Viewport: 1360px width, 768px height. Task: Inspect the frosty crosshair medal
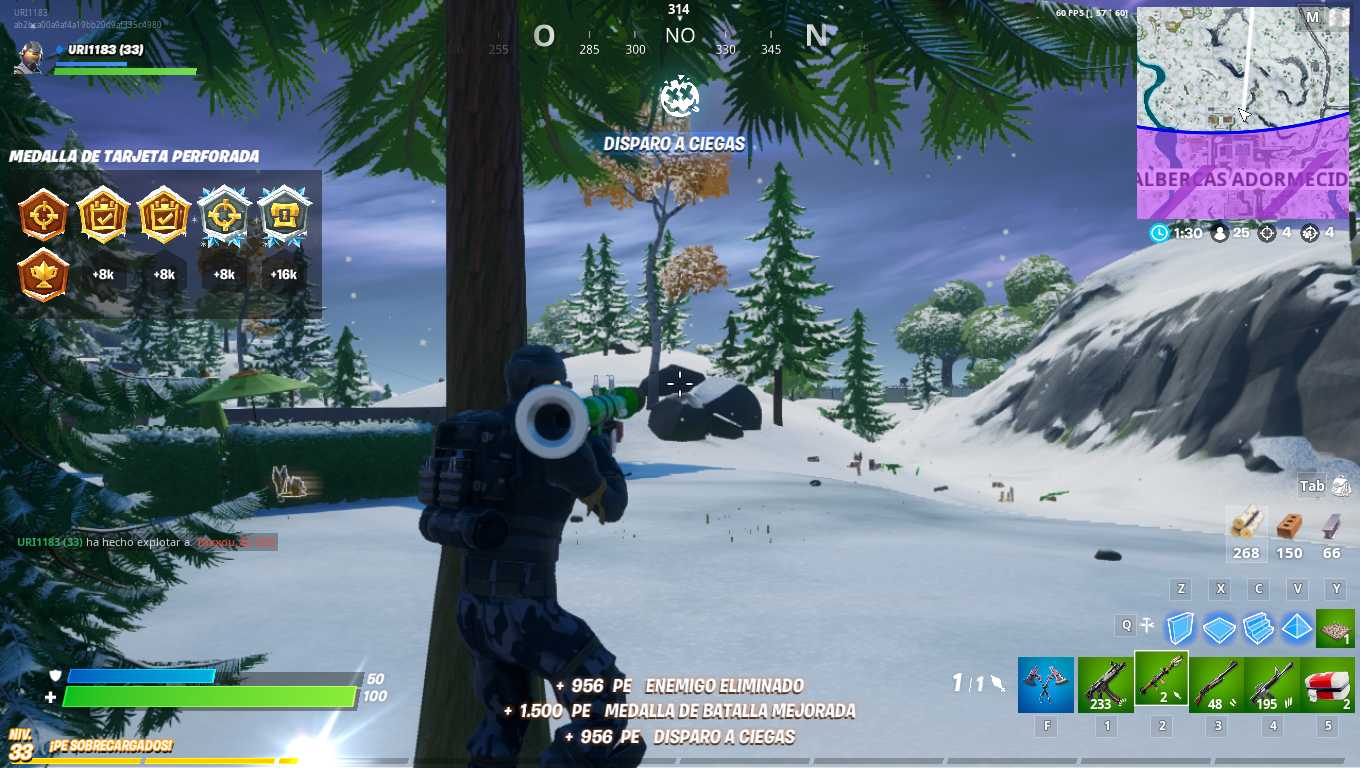pyautogui.click(x=224, y=214)
